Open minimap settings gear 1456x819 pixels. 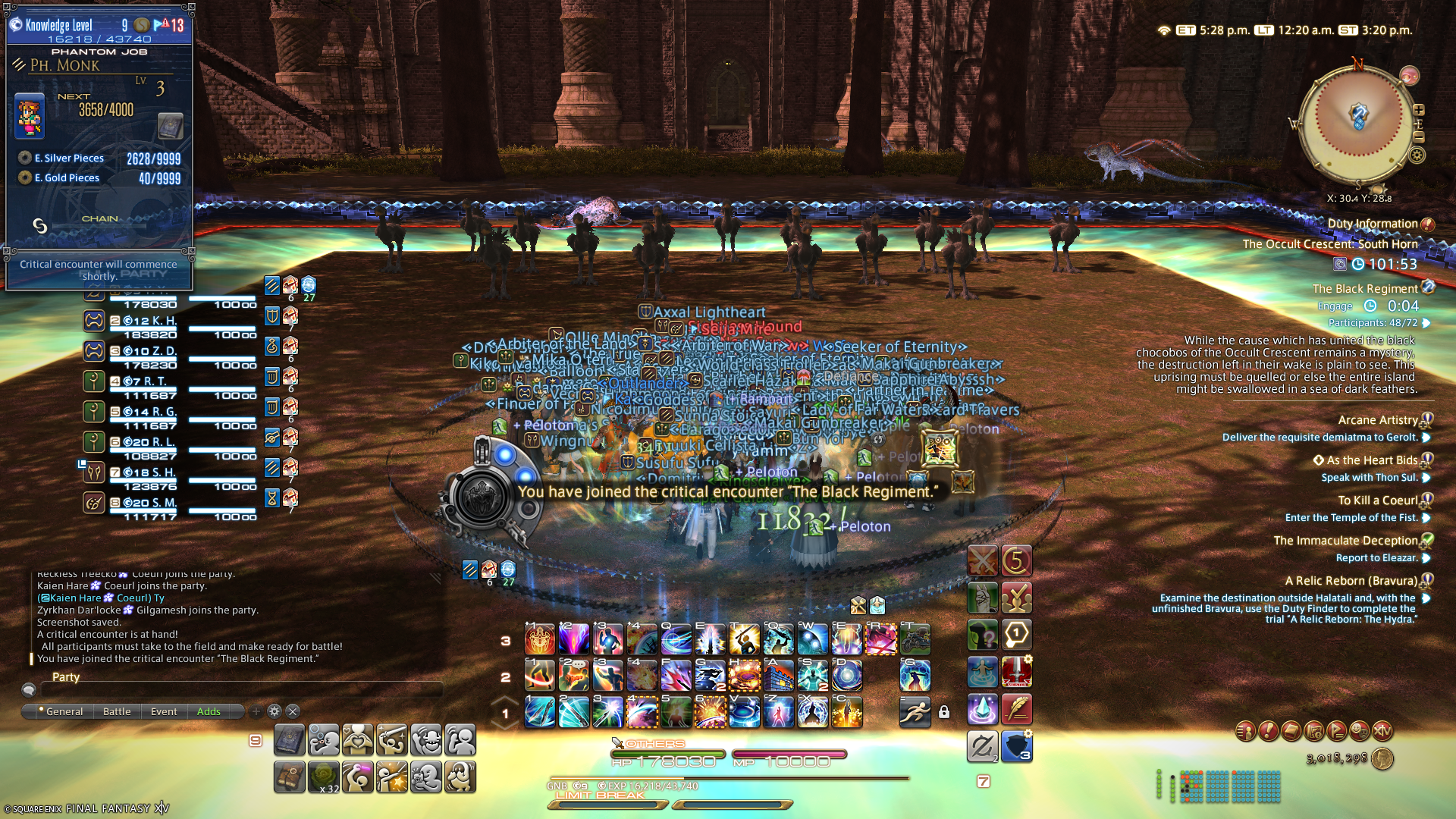[x=1417, y=155]
